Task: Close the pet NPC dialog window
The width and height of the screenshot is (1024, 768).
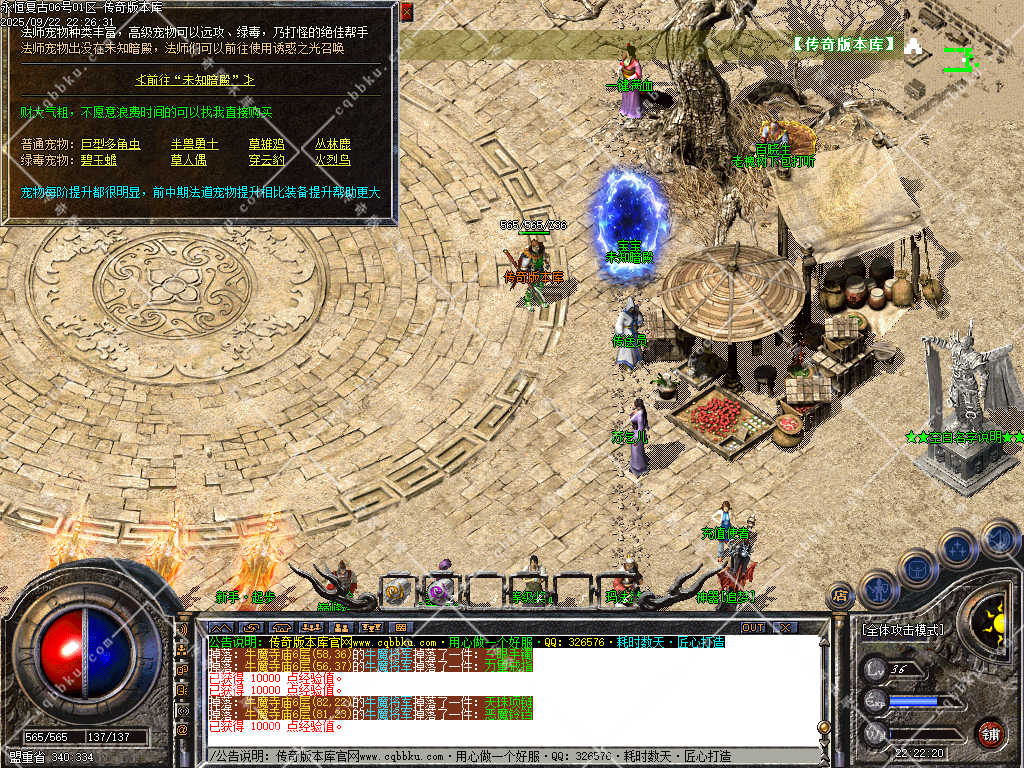Action: [406, 12]
